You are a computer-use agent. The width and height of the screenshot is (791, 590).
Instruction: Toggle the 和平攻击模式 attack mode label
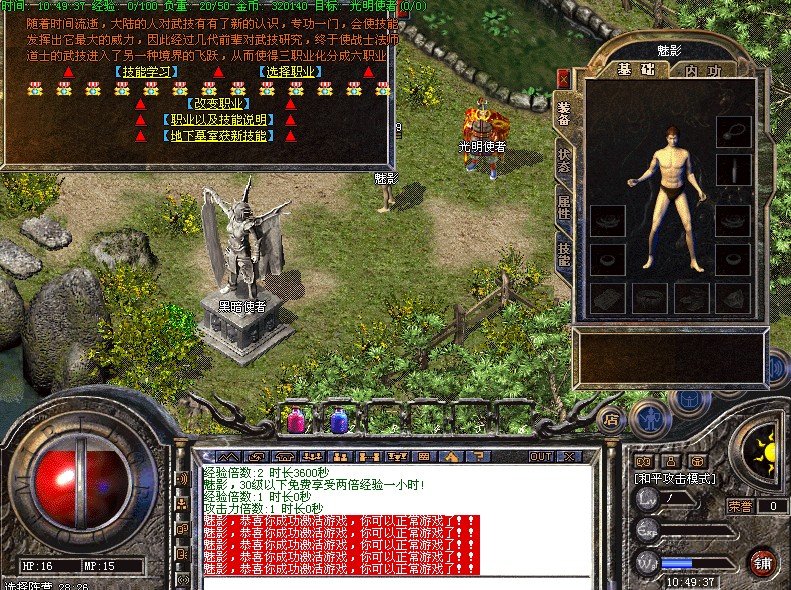[673, 479]
